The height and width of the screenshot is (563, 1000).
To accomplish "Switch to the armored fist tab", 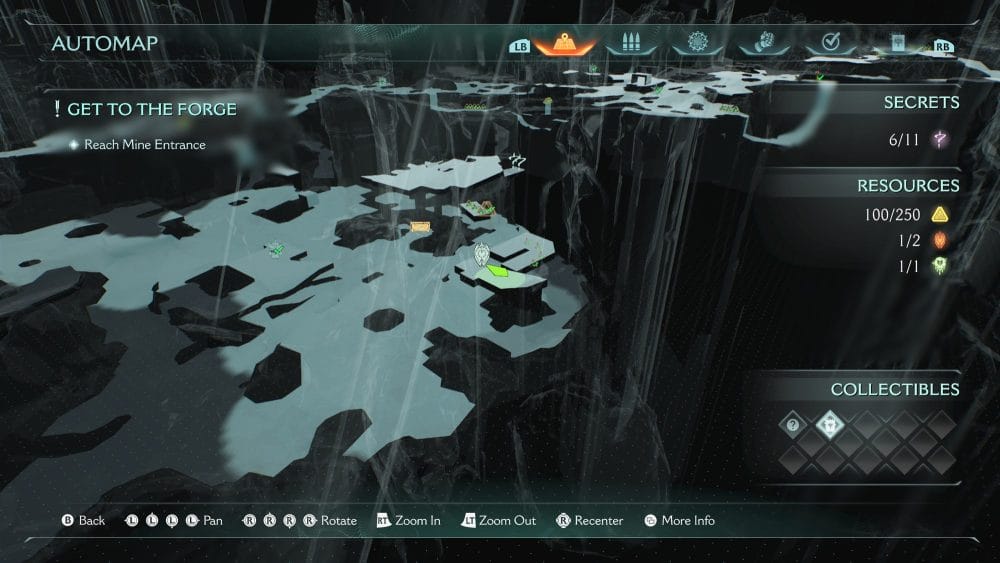I will (x=763, y=44).
